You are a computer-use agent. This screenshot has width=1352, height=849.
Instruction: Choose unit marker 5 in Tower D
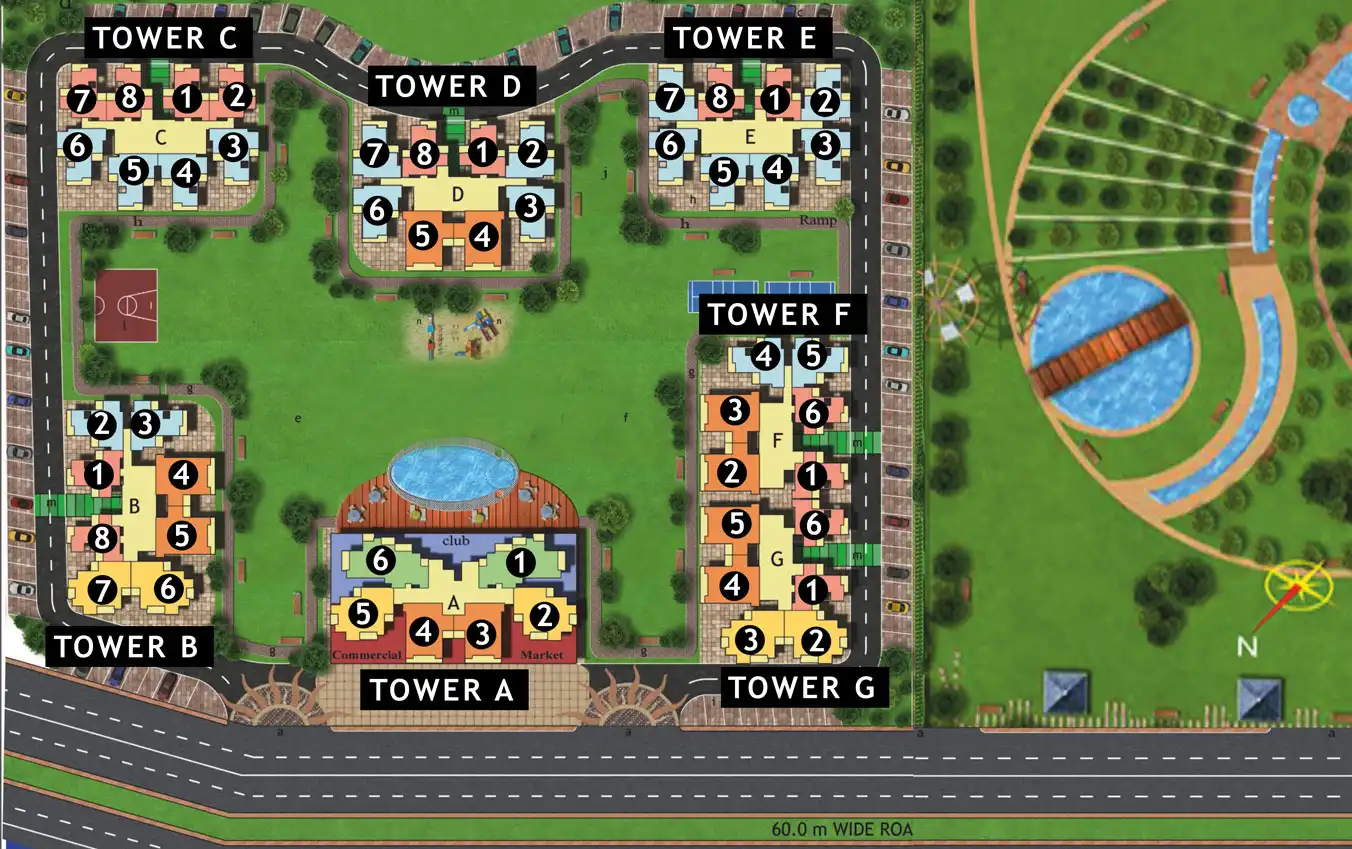click(x=422, y=237)
